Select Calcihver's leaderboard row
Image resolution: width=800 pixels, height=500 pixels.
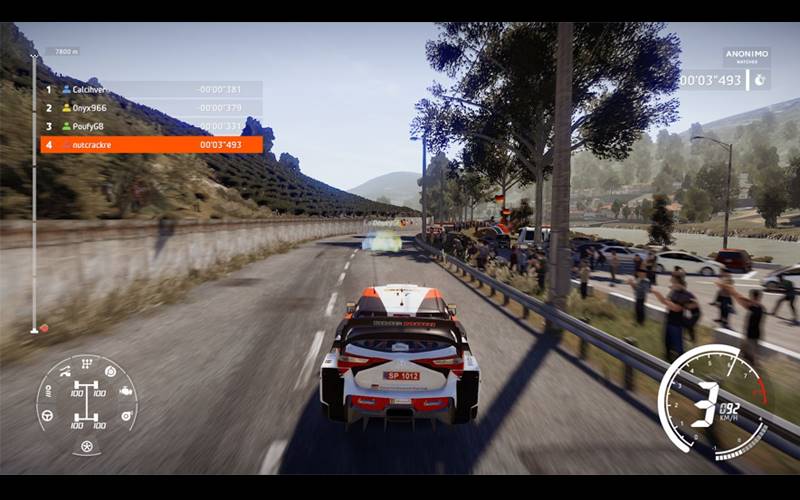point(151,89)
